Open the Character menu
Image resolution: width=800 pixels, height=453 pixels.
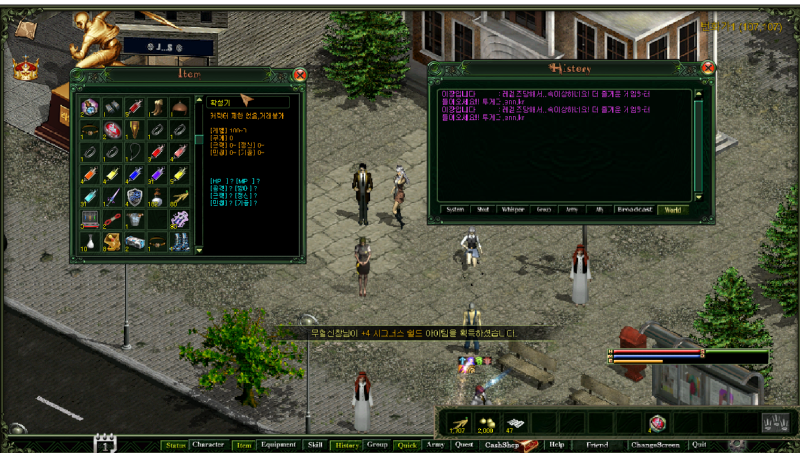[208, 444]
